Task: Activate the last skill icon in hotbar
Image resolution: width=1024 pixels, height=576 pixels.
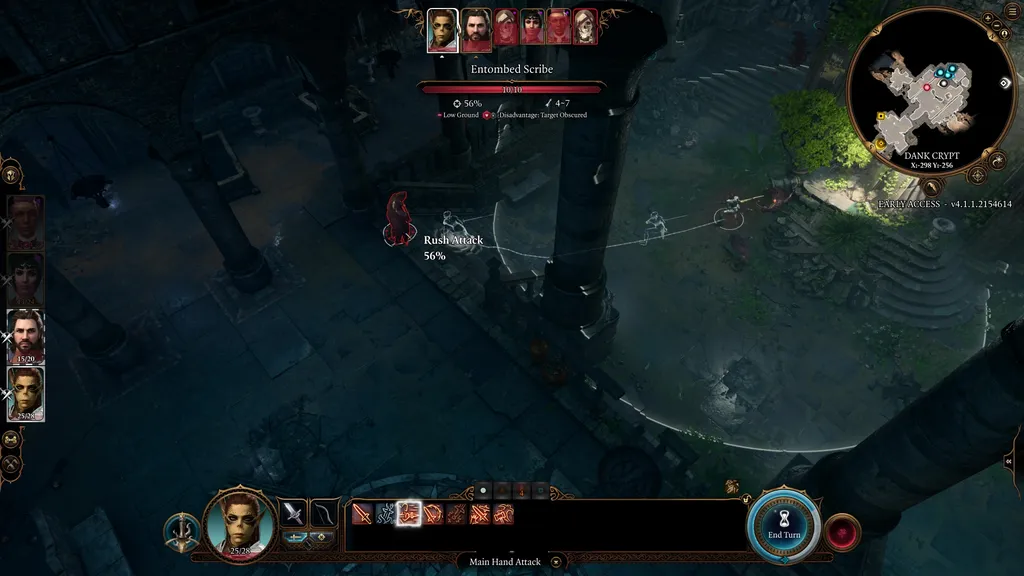Action: (503, 514)
